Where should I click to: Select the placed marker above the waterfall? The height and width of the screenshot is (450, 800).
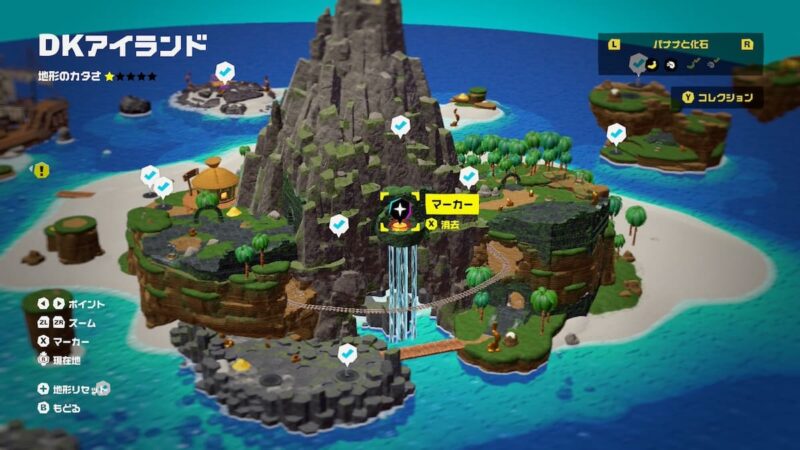[x=401, y=211]
